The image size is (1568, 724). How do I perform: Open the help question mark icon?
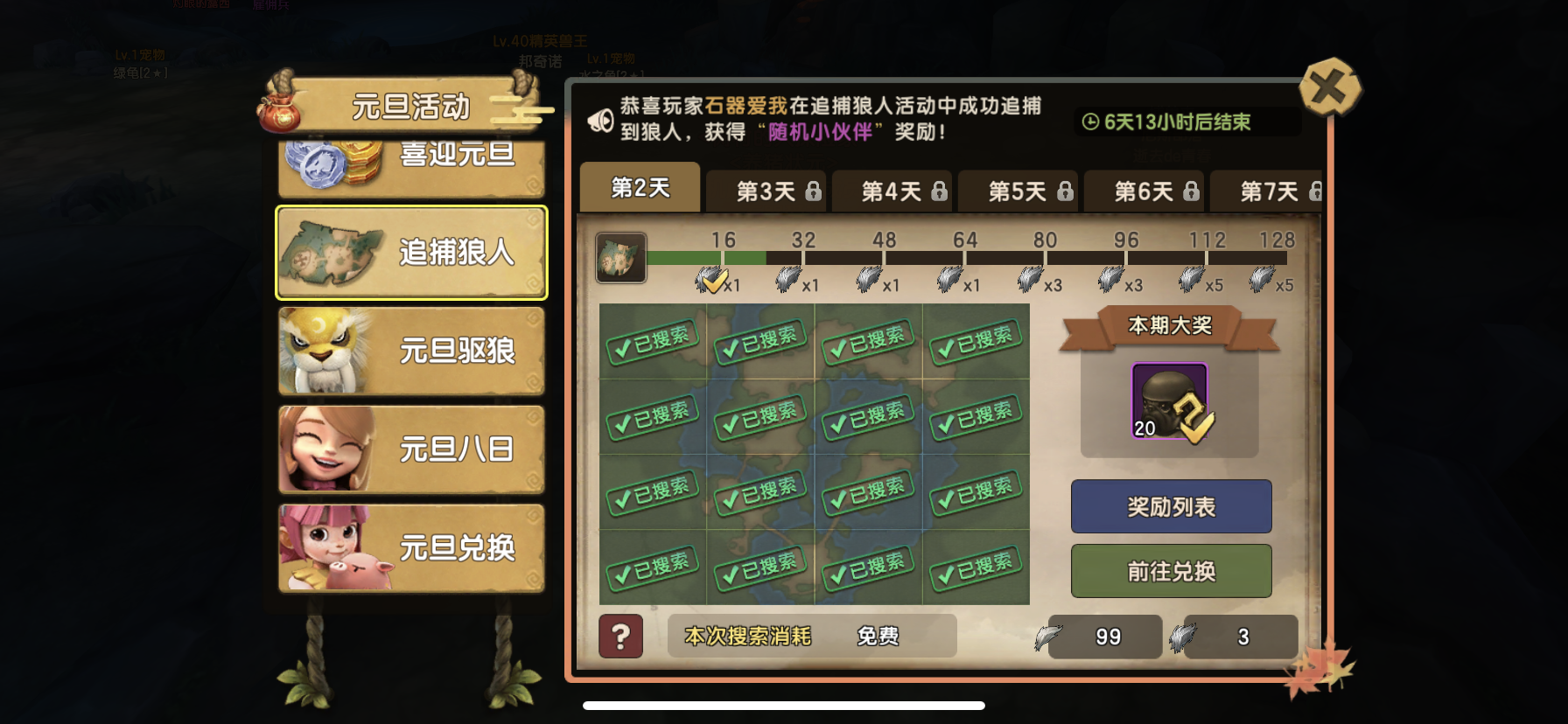click(621, 637)
